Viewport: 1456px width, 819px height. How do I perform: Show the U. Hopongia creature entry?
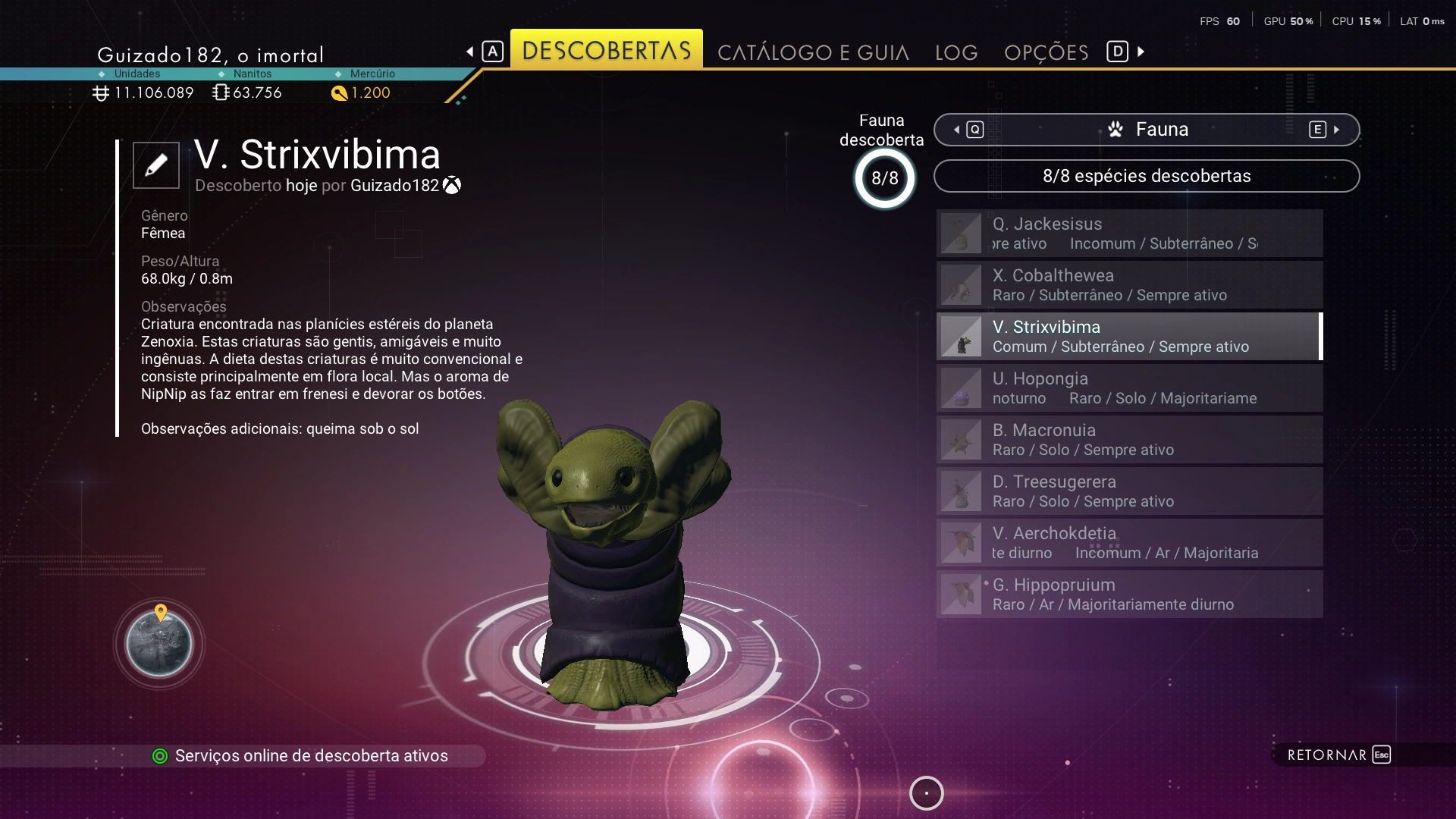click(x=1129, y=388)
